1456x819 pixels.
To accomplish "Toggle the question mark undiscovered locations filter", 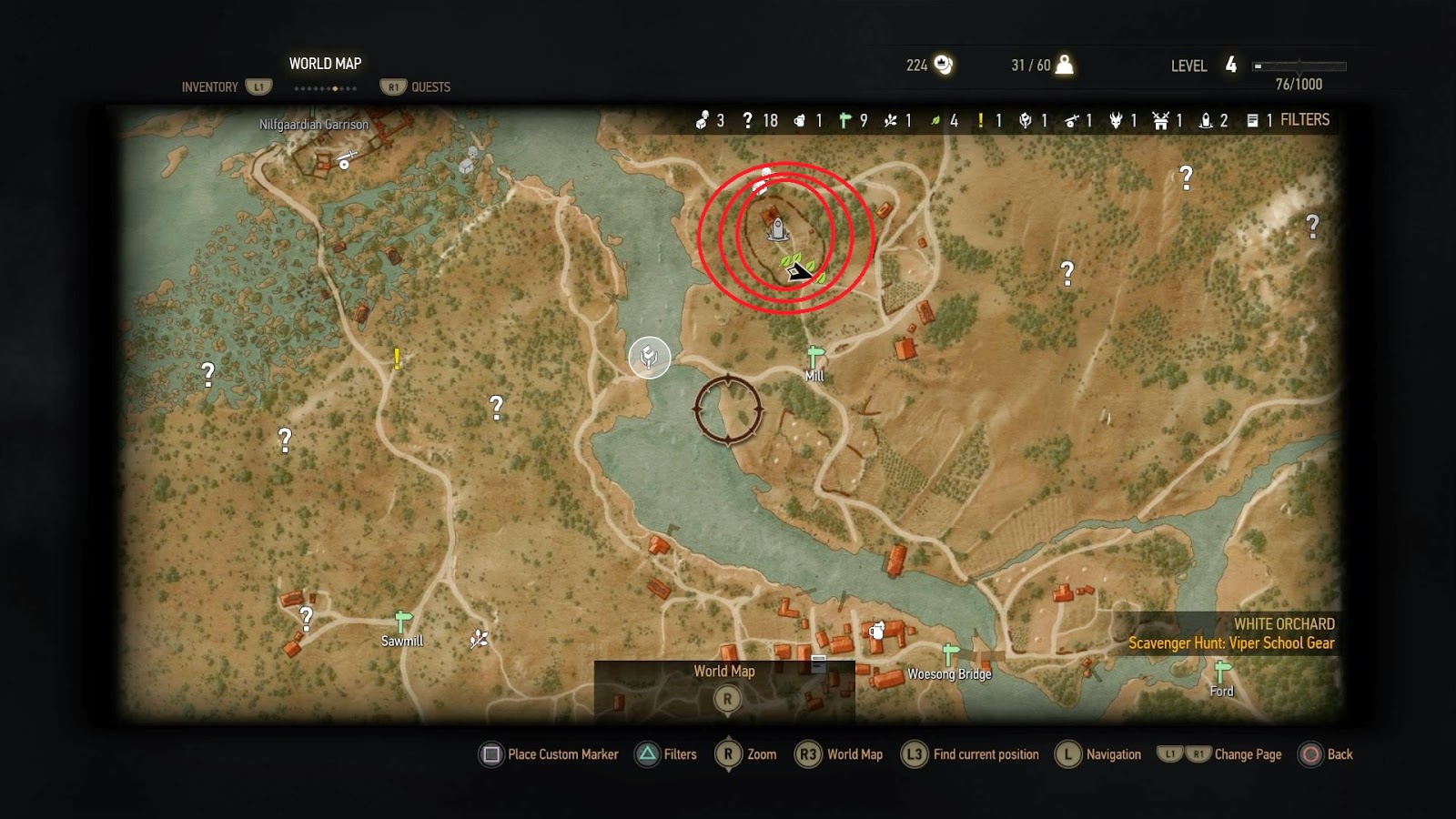I will pos(747,119).
